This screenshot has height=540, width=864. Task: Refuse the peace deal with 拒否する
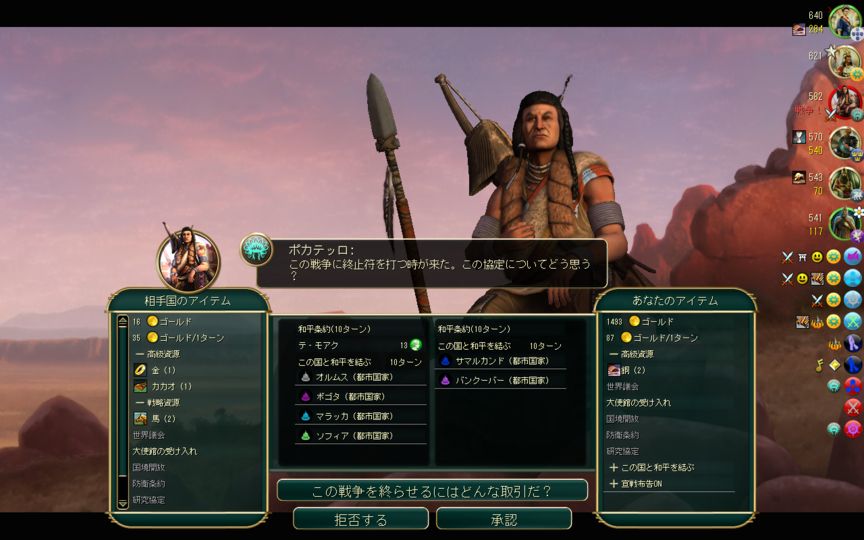pyautogui.click(x=360, y=519)
